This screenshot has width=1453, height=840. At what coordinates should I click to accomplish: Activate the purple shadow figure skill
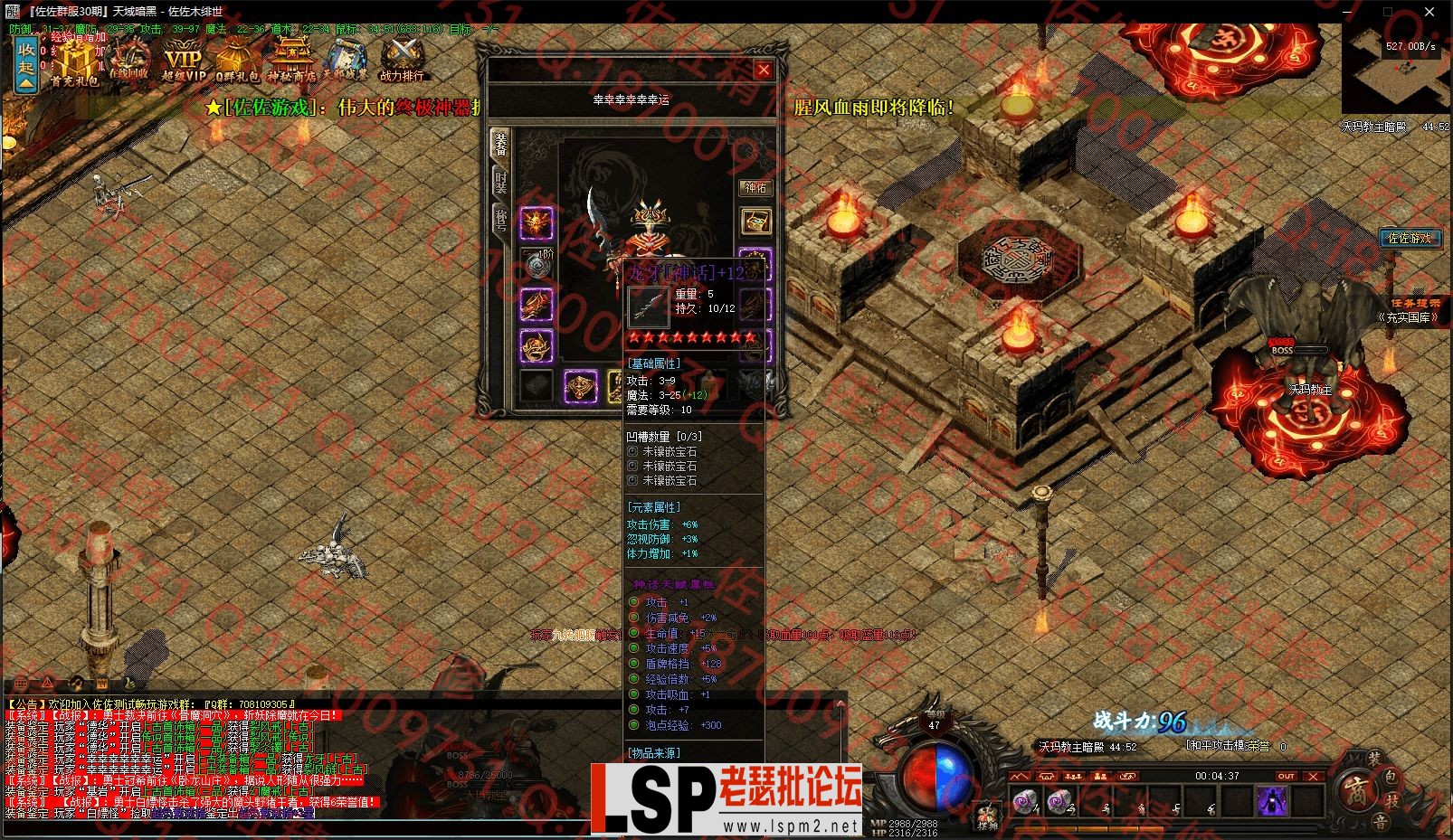point(1272,801)
